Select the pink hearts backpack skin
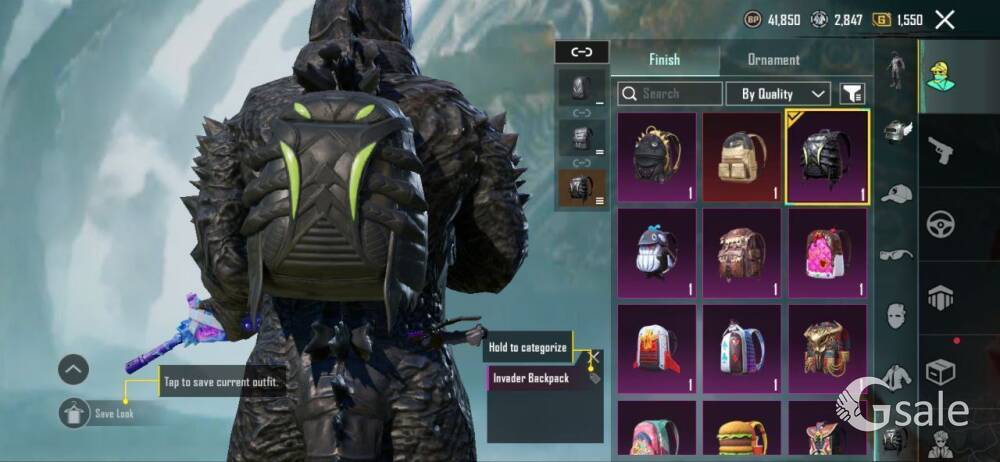The width and height of the screenshot is (1000, 462). (x=827, y=253)
